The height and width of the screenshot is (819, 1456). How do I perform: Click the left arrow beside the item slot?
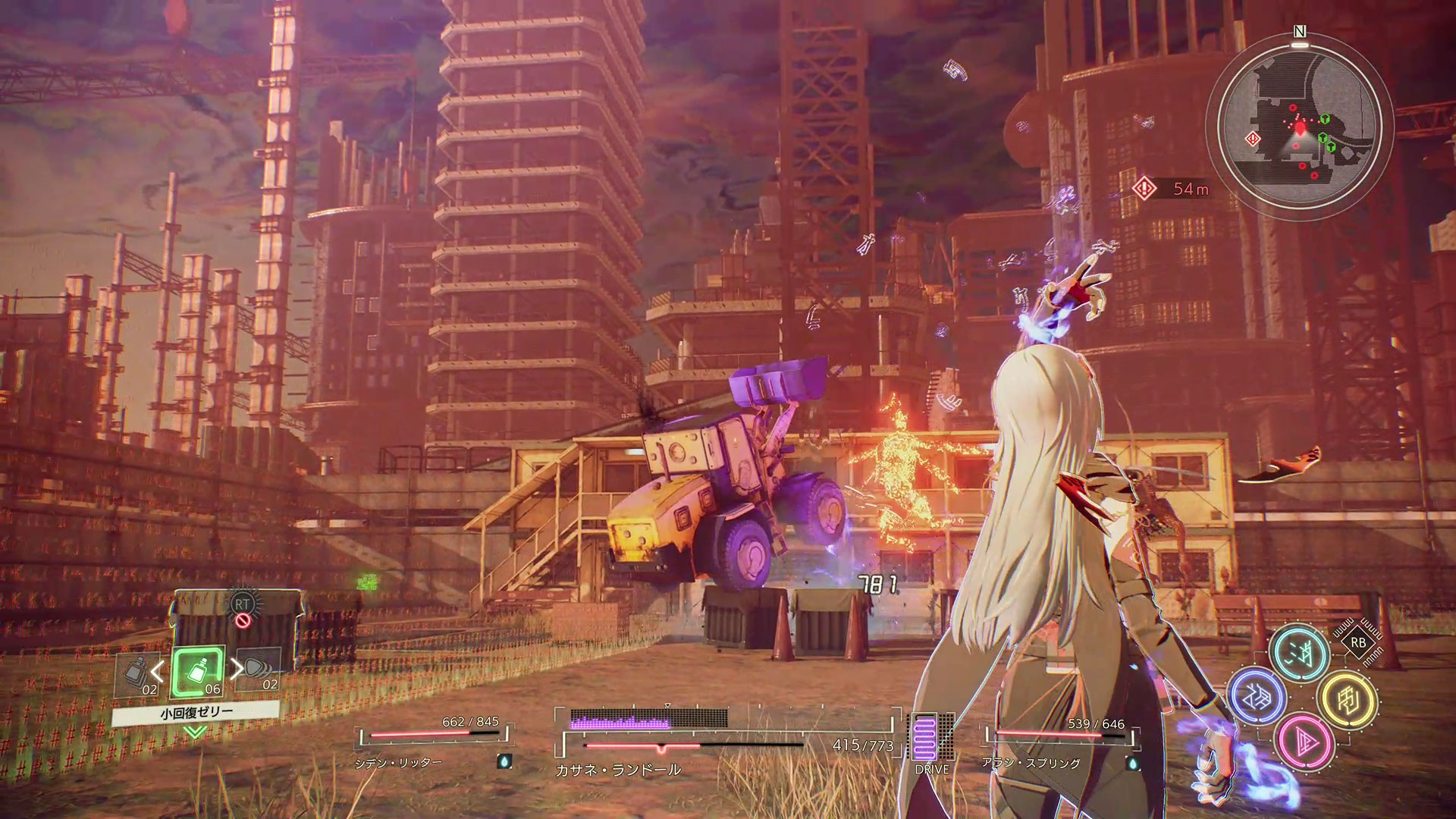point(158,670)
